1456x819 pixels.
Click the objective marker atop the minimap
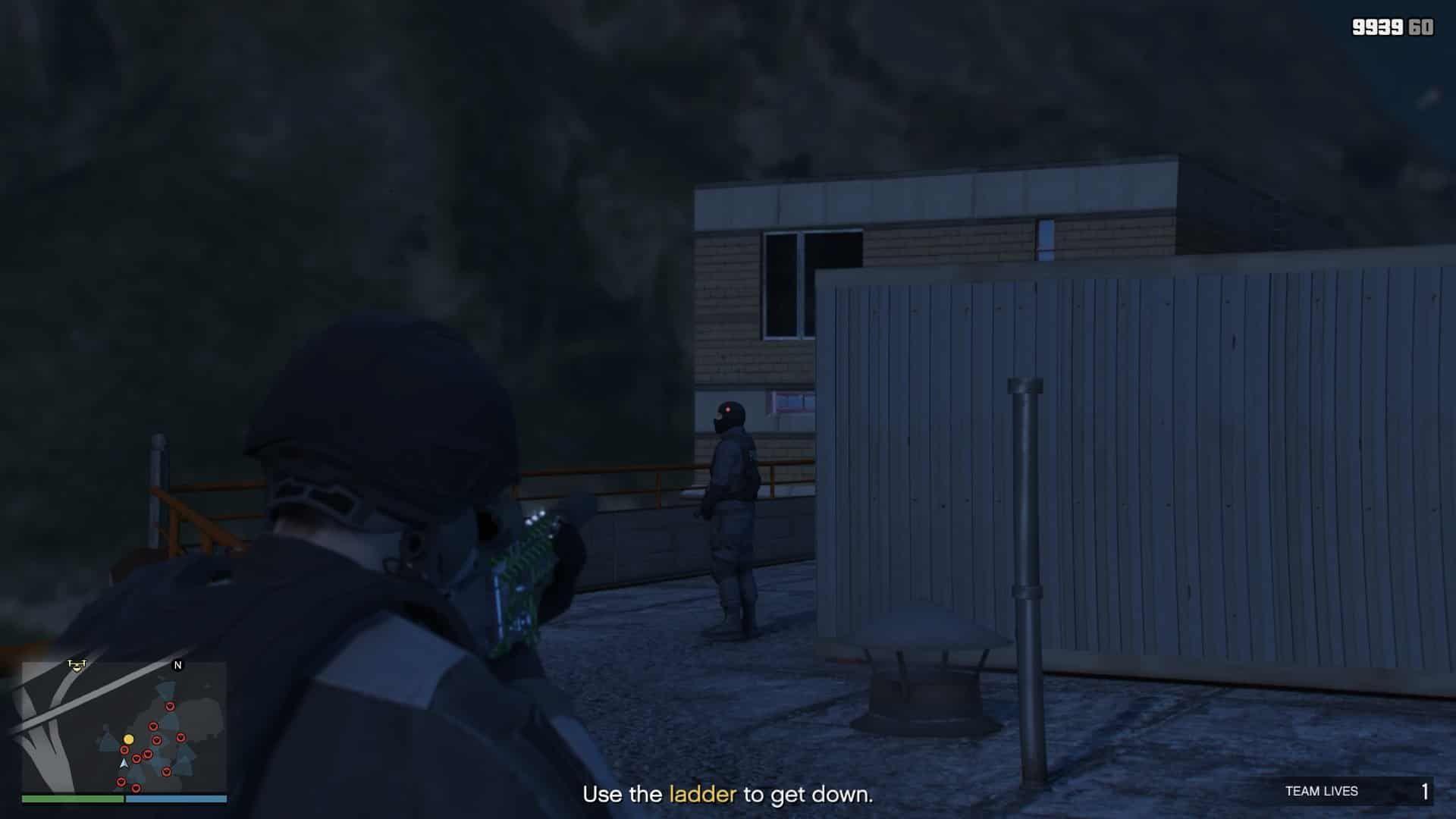click(77, 666)
